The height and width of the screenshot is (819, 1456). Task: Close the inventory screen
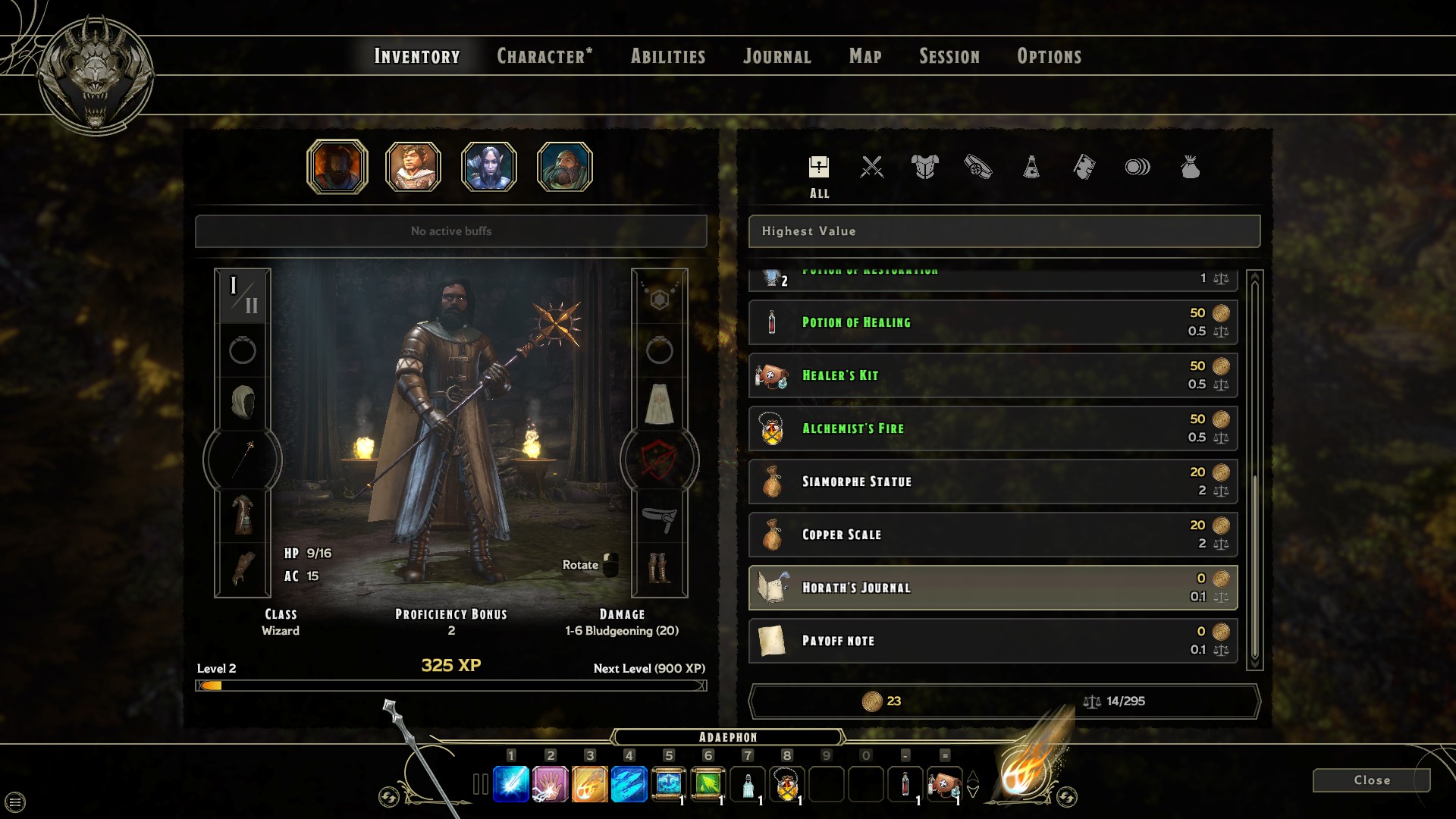pyautogui.click(x=1371, y=780)
